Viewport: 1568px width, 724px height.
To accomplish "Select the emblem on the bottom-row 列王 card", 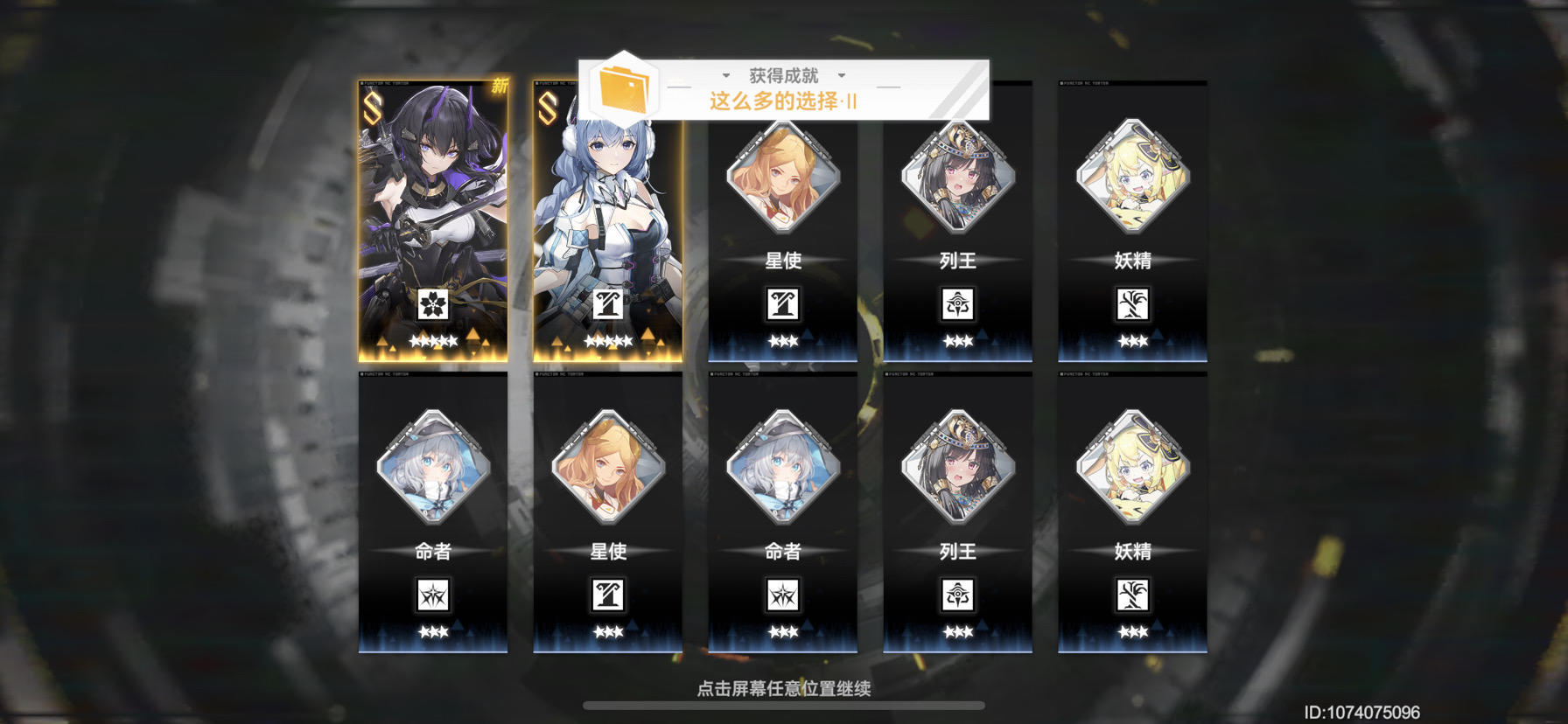I will tap(957, 596).
